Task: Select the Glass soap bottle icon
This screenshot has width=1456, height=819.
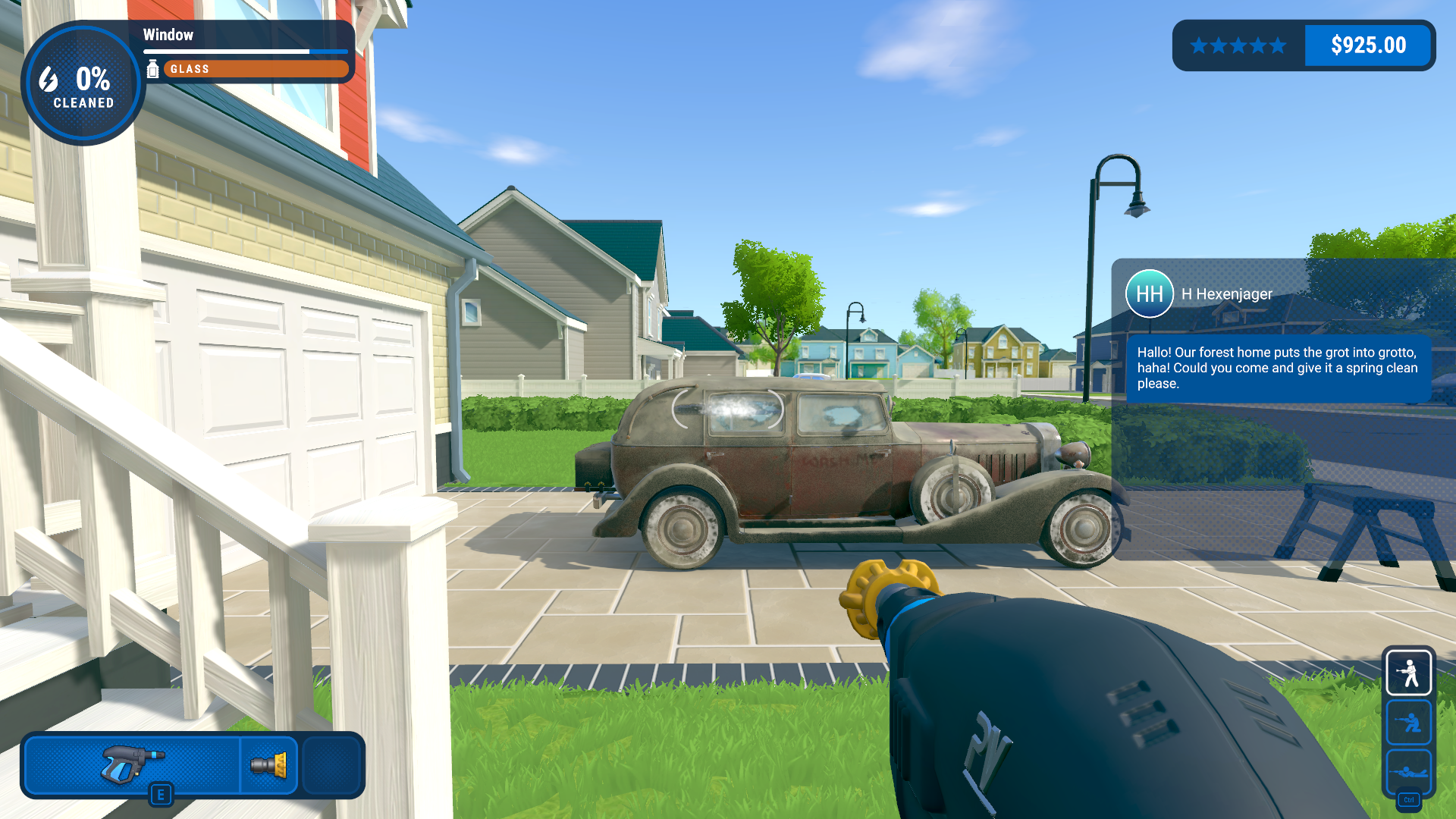Action: [x=152, y=69]
